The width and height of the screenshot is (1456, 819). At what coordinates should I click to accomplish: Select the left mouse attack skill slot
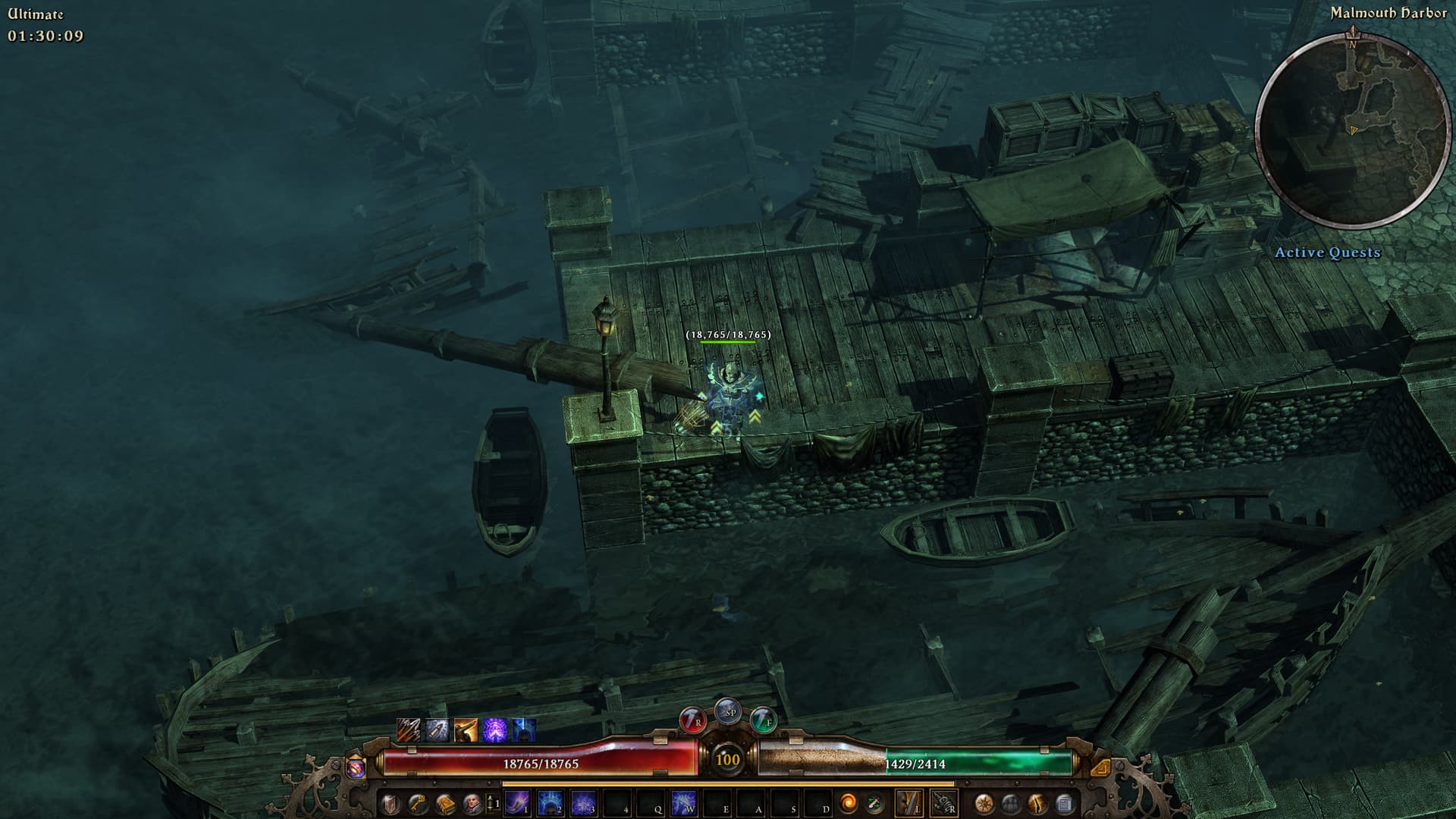click(x=909, y=803)
